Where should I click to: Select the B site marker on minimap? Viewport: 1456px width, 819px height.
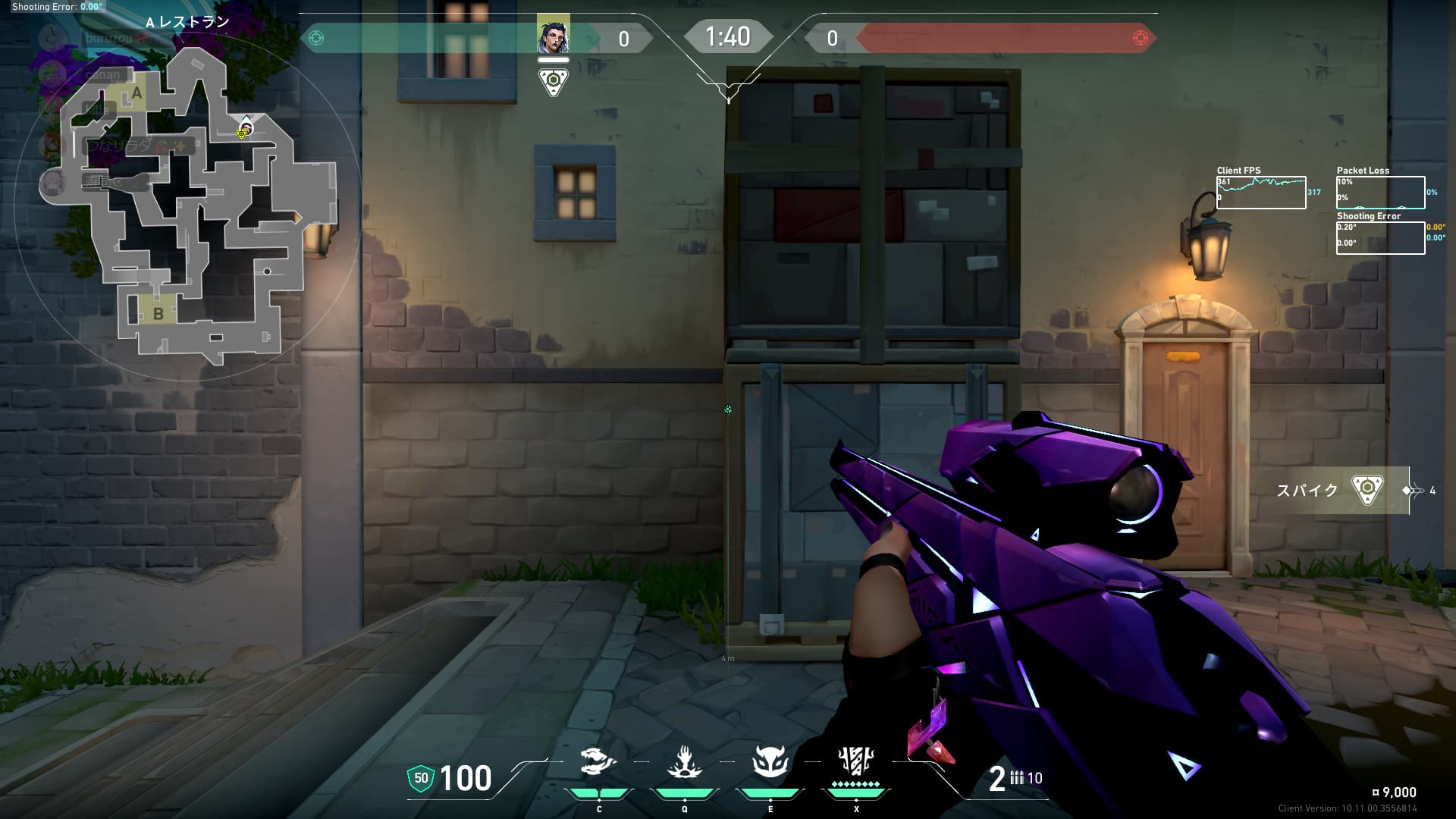pyautogui.click(x=158, y=313)
